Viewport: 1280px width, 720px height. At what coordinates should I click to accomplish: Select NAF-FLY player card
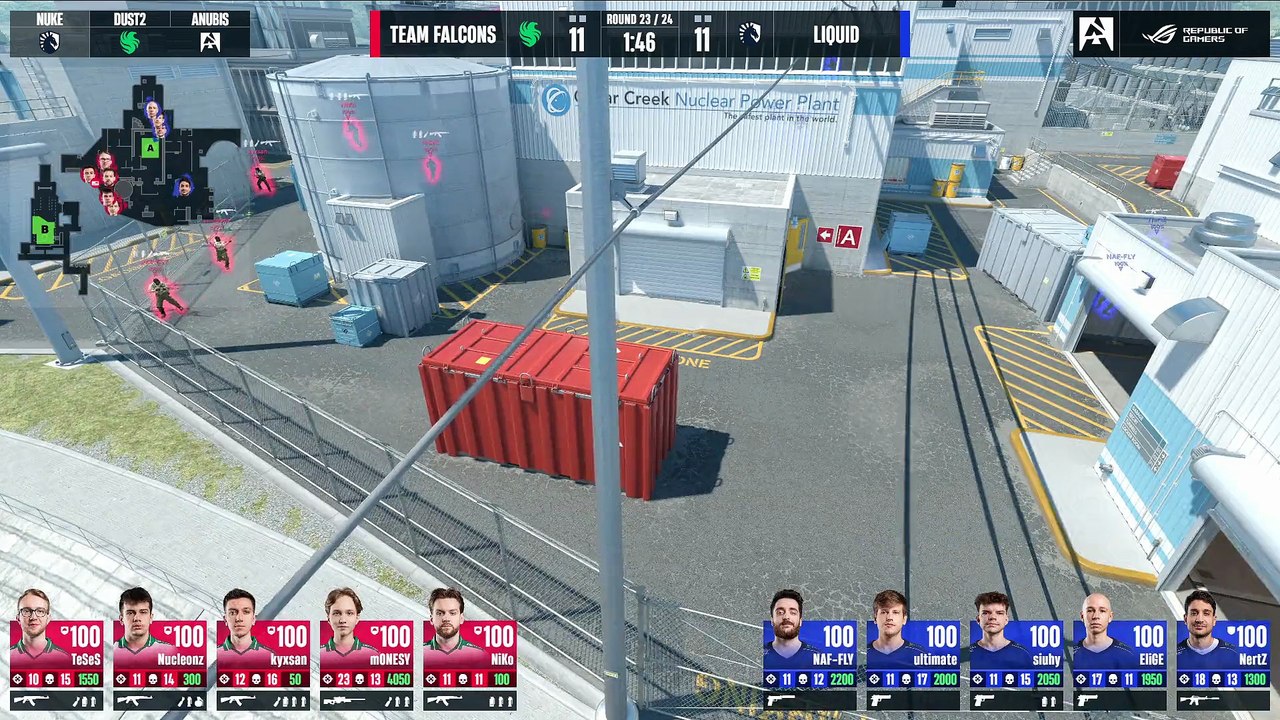(810, 650)
